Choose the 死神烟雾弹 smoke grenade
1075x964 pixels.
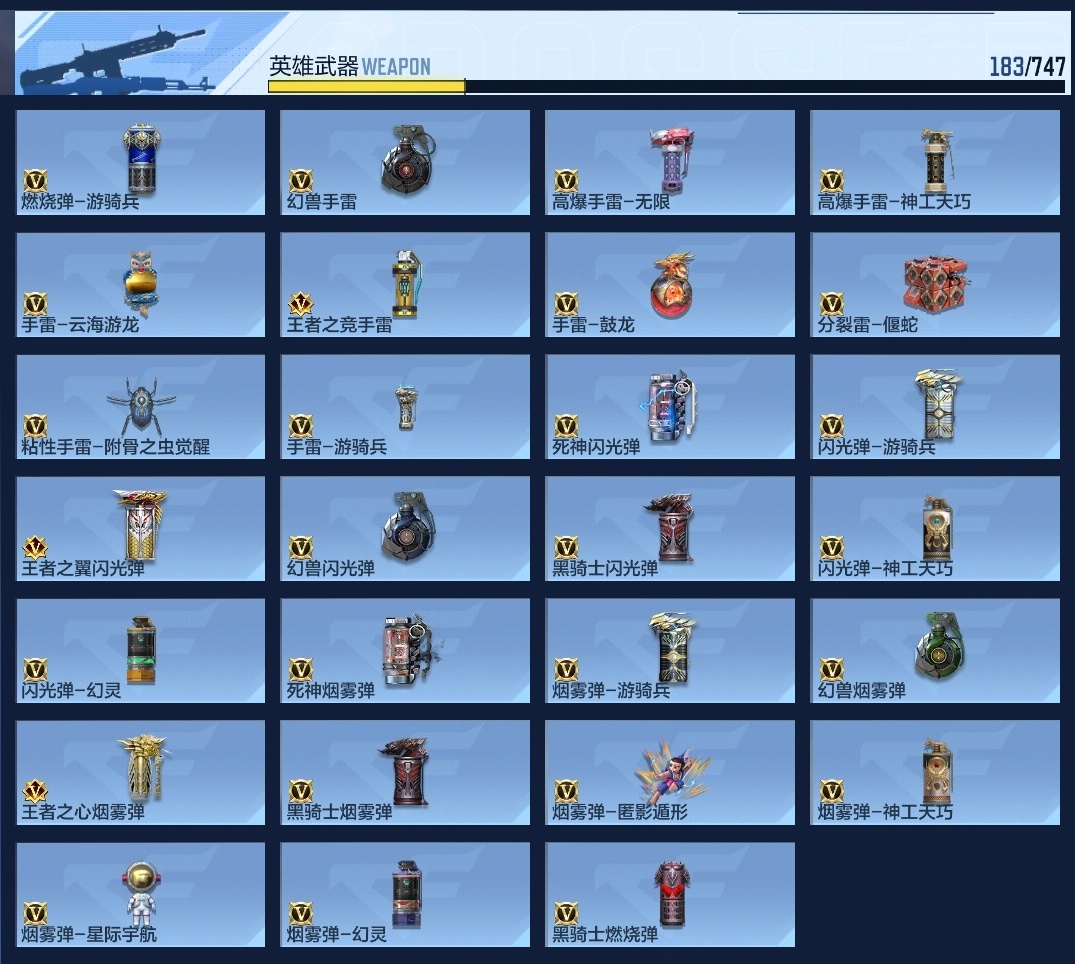pos(405,651)
